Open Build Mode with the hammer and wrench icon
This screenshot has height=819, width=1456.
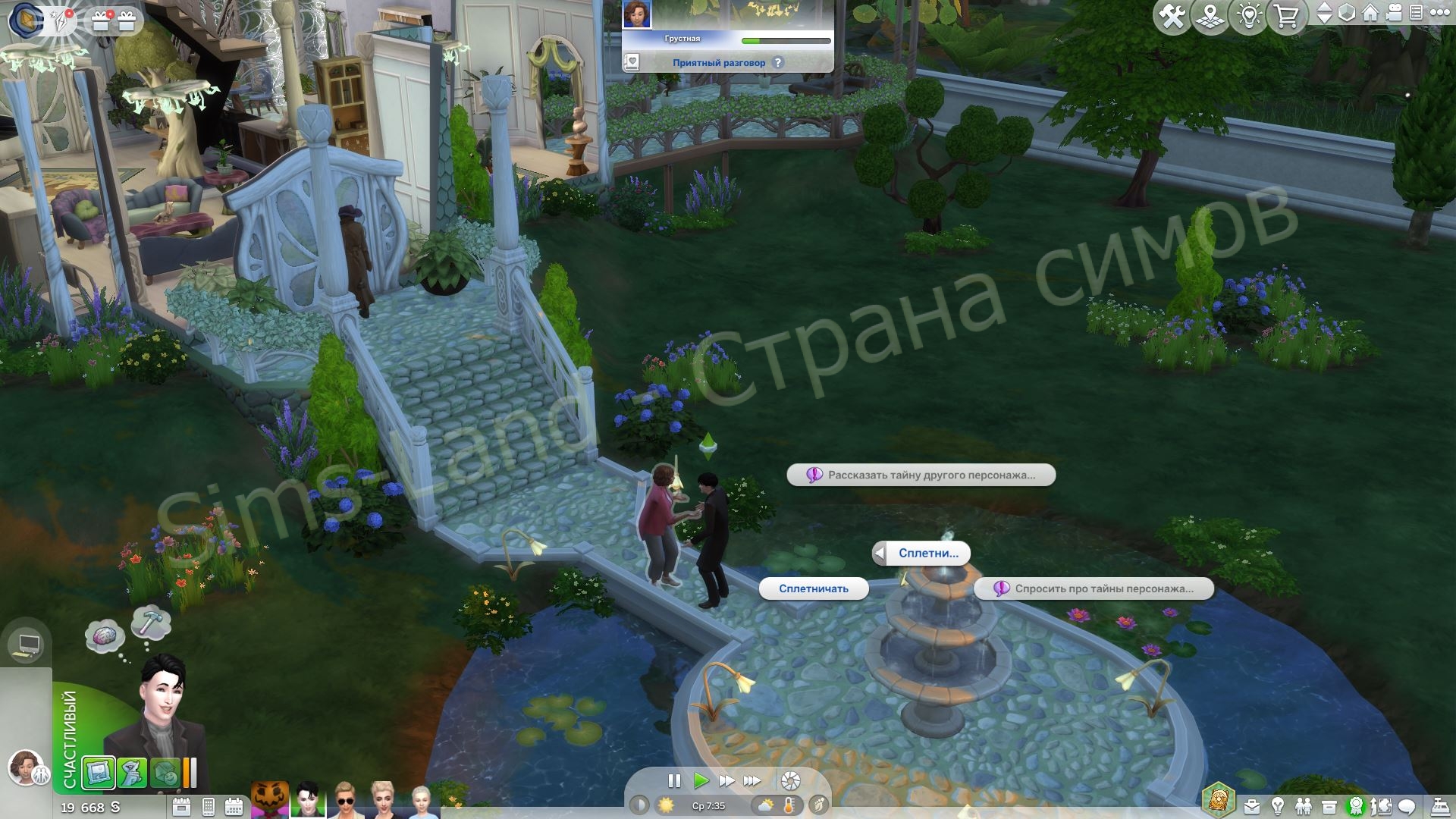pos(1173,14)
